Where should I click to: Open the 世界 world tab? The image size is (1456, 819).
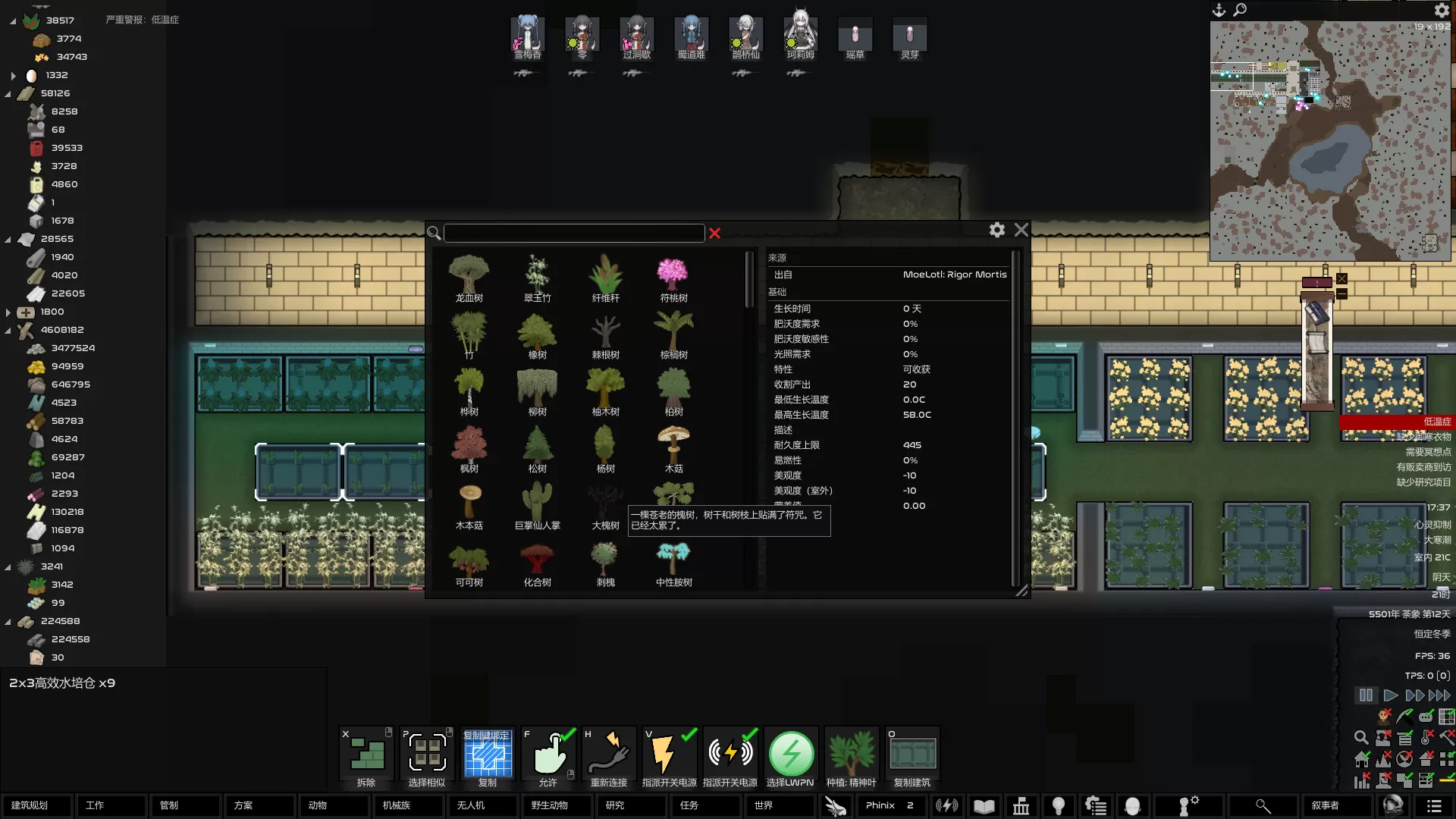780,805
